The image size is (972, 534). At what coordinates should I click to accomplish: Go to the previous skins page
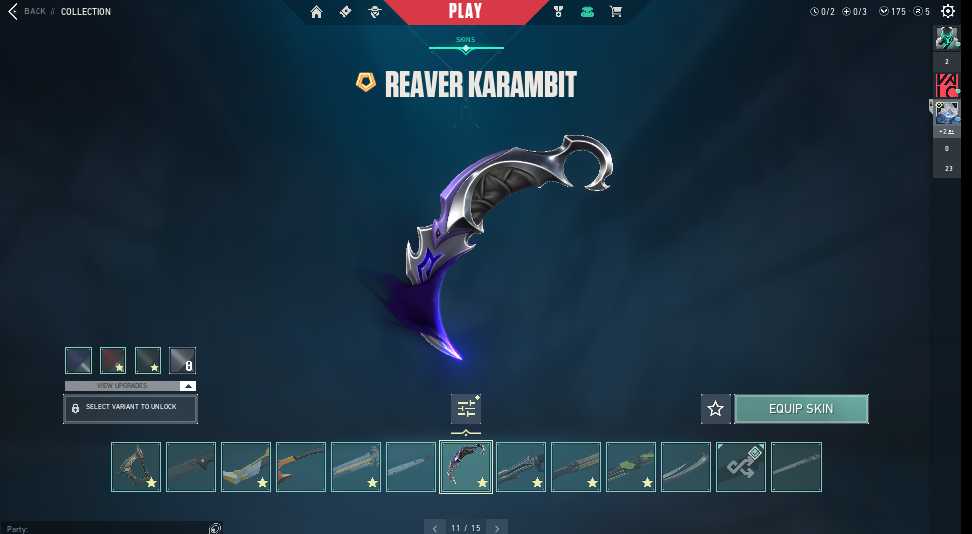point(434,527)
